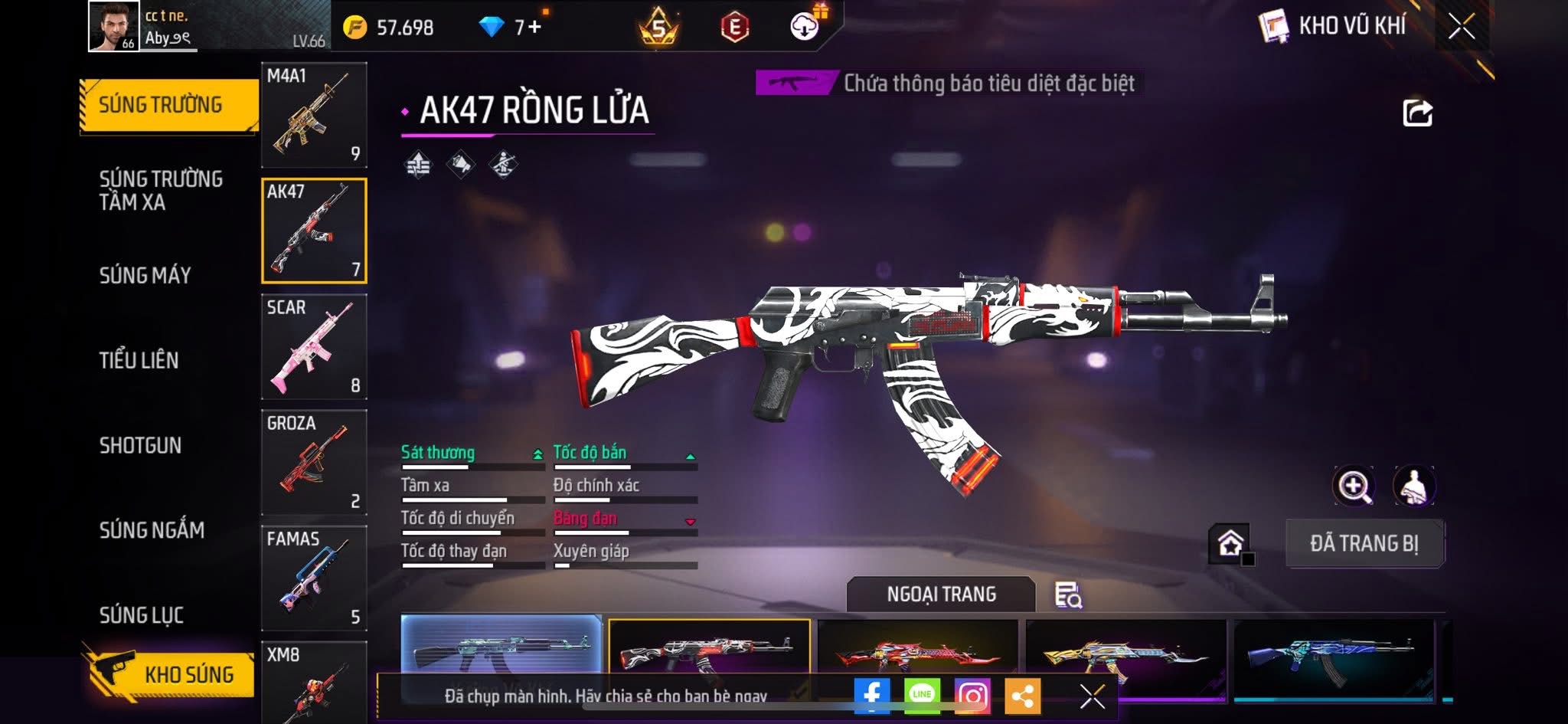Switch to the Shotgun category
Screen dimensions: 1568x724
140,445
